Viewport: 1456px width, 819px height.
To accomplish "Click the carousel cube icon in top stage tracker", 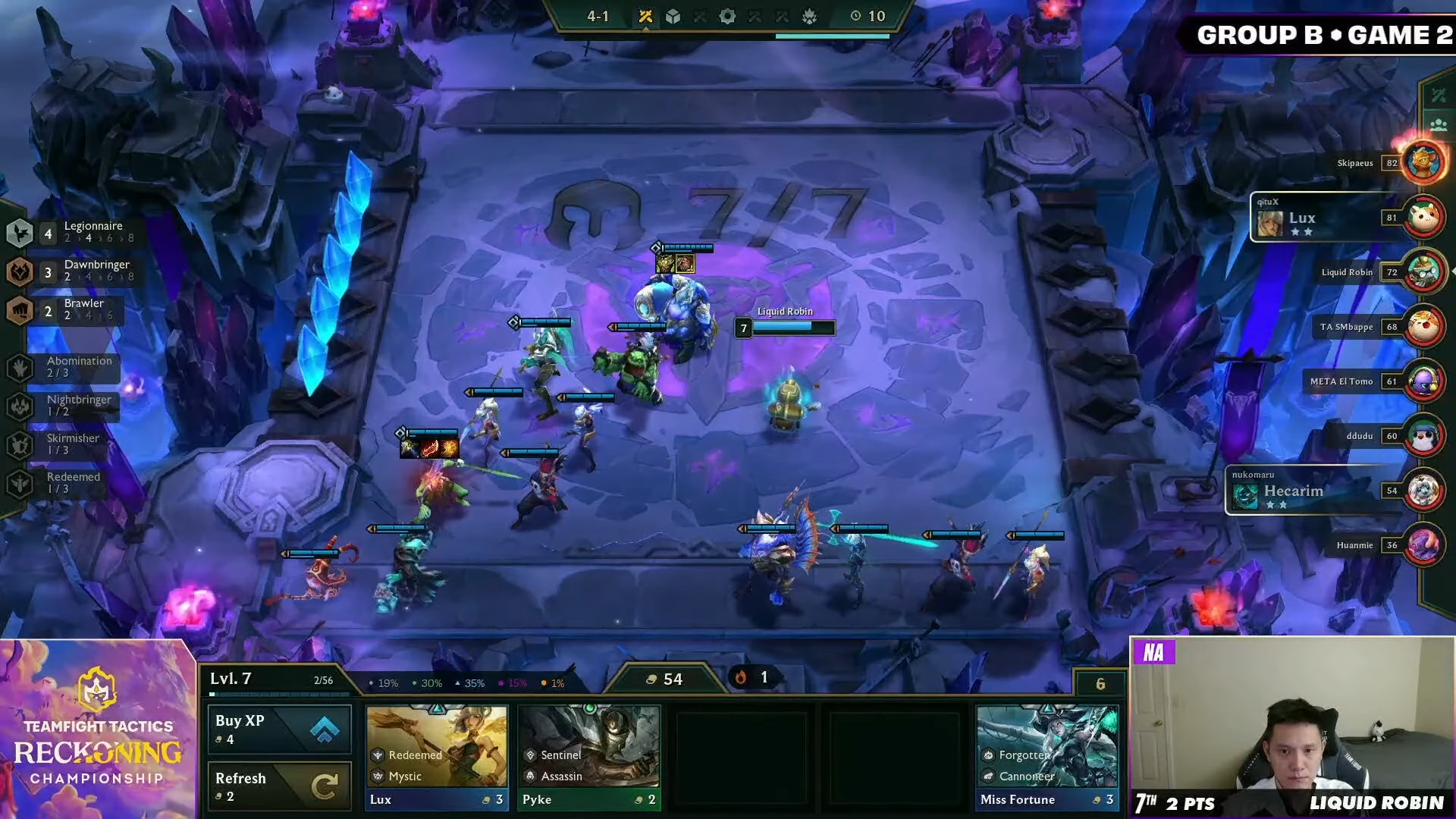I will pos(672,15).
